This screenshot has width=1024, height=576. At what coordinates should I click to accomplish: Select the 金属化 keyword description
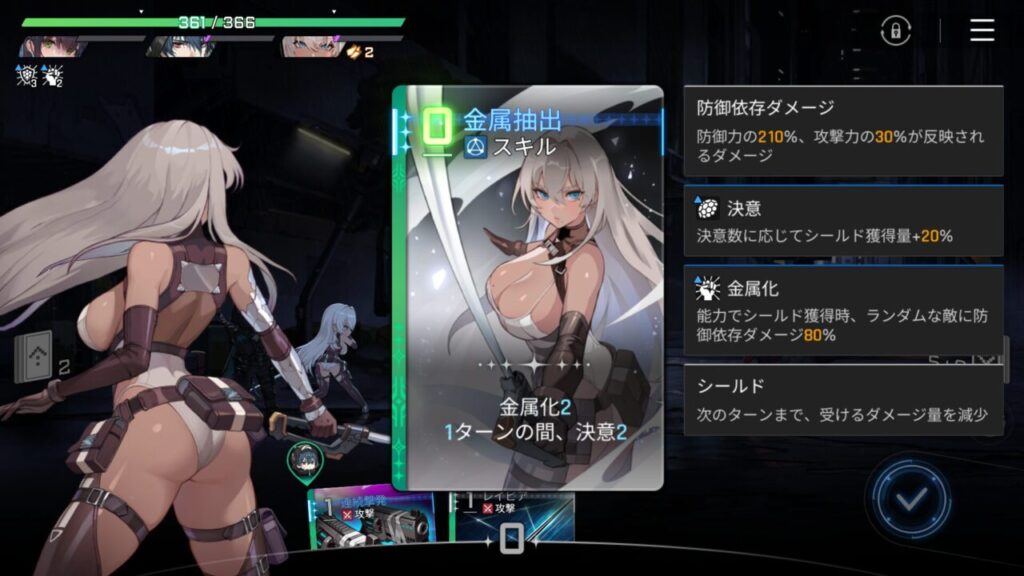pyautogui.click(x=843, y=311)
